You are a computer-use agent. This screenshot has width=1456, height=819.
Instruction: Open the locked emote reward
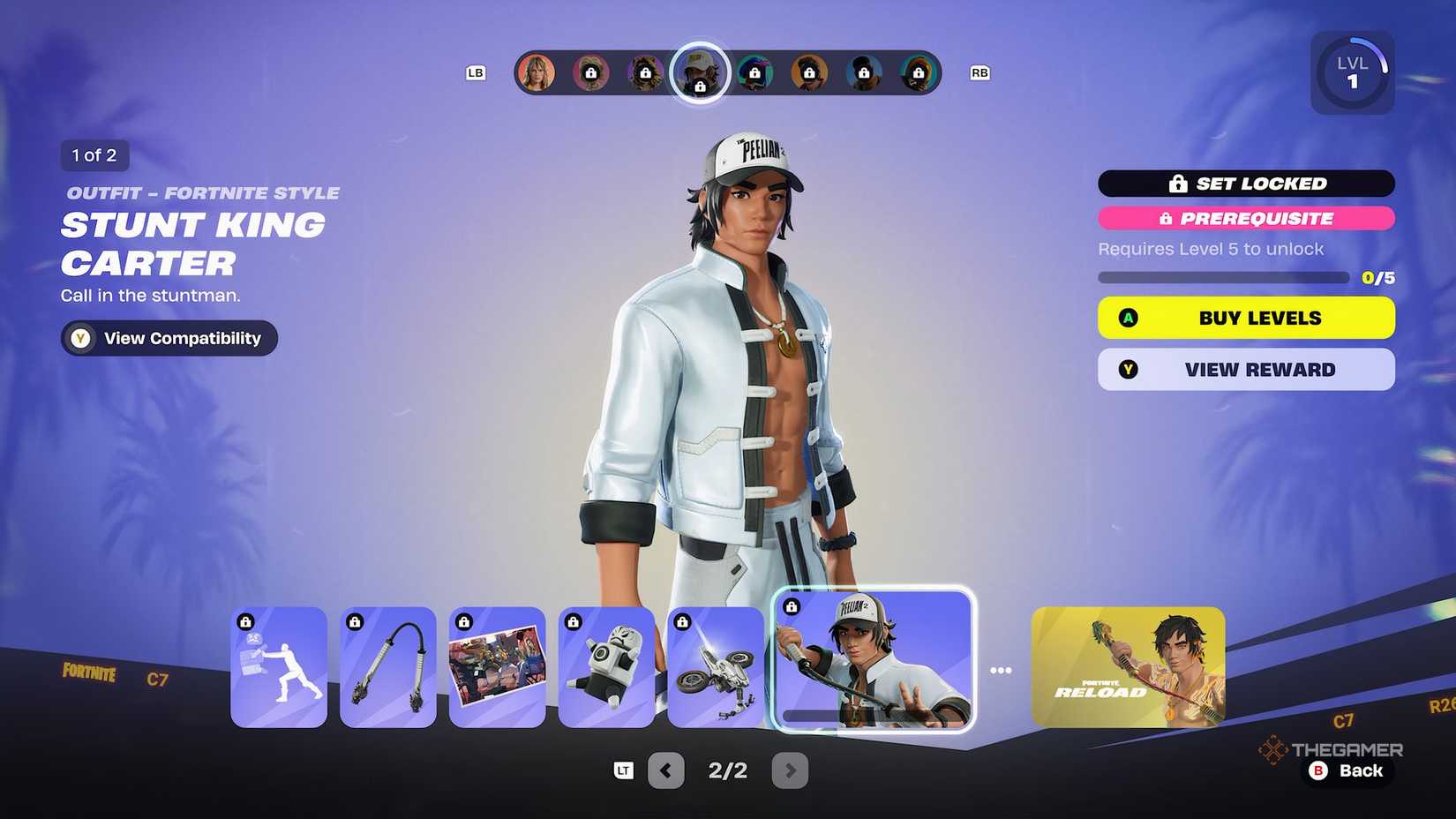(279, 666)
